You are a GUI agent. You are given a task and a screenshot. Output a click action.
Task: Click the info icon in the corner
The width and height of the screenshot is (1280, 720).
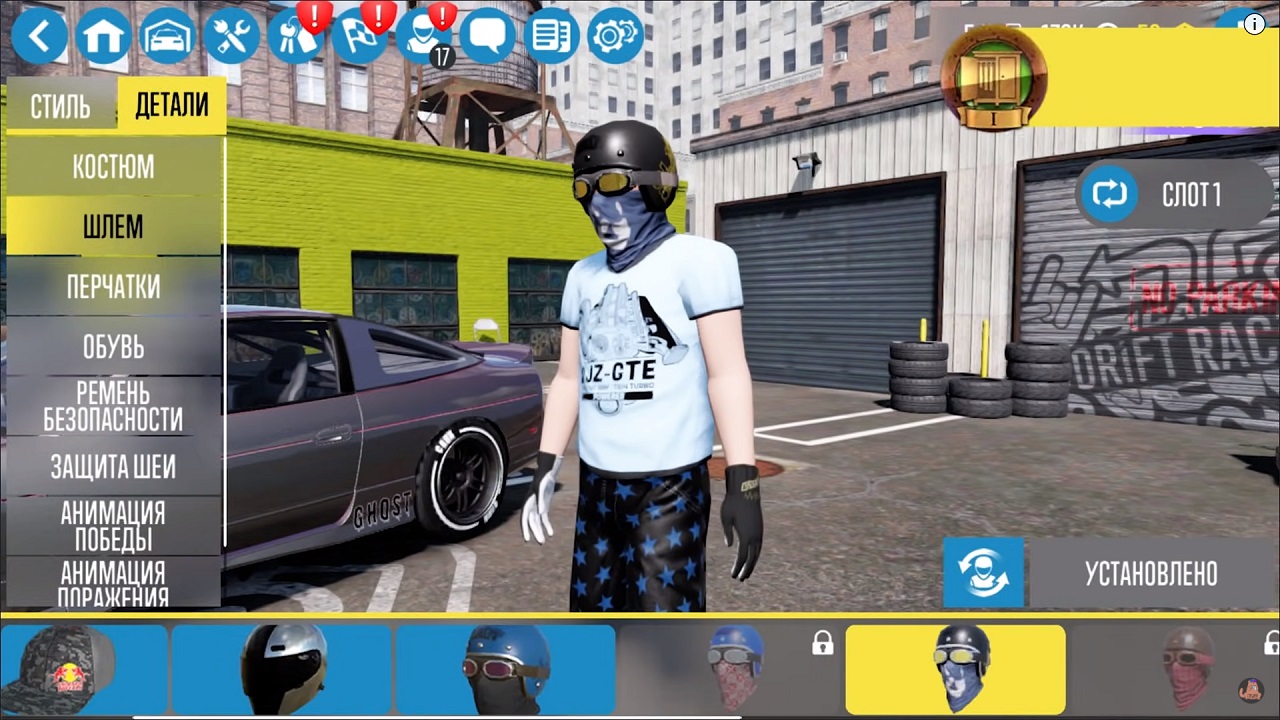(x=1254, y=26)
